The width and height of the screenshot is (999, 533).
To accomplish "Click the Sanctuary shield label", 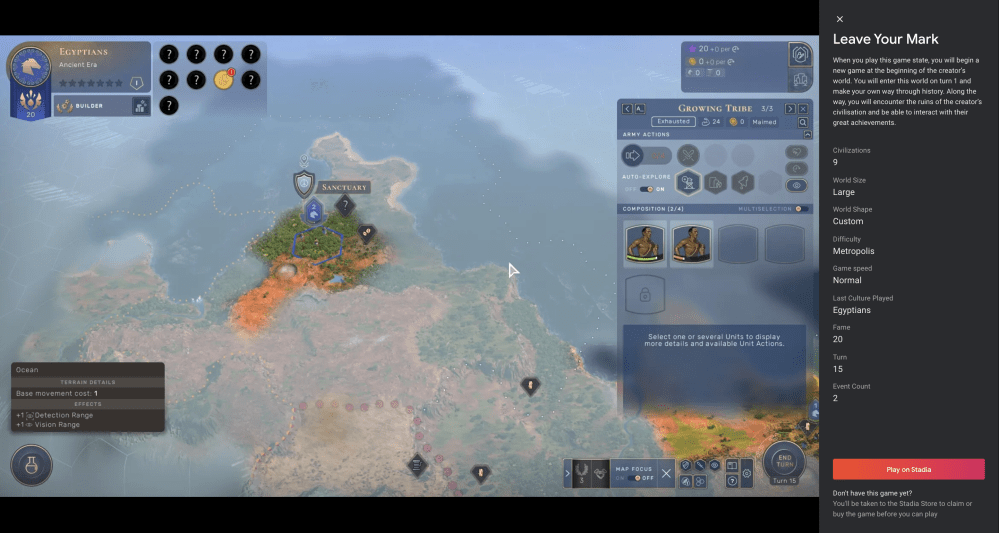I will [304, 185].
